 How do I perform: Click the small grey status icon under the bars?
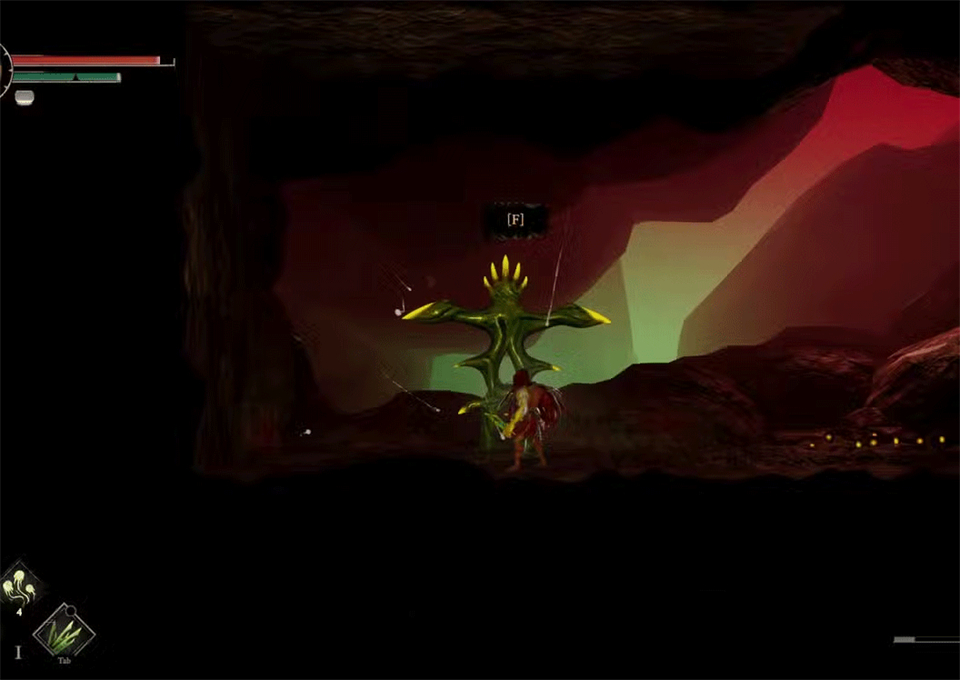24,96
